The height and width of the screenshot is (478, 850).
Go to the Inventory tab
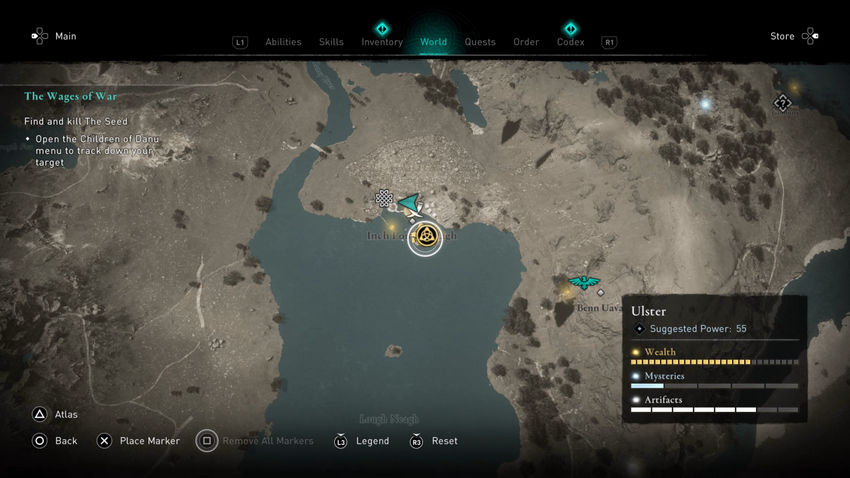pyautogui.click(x=382, y=41)
